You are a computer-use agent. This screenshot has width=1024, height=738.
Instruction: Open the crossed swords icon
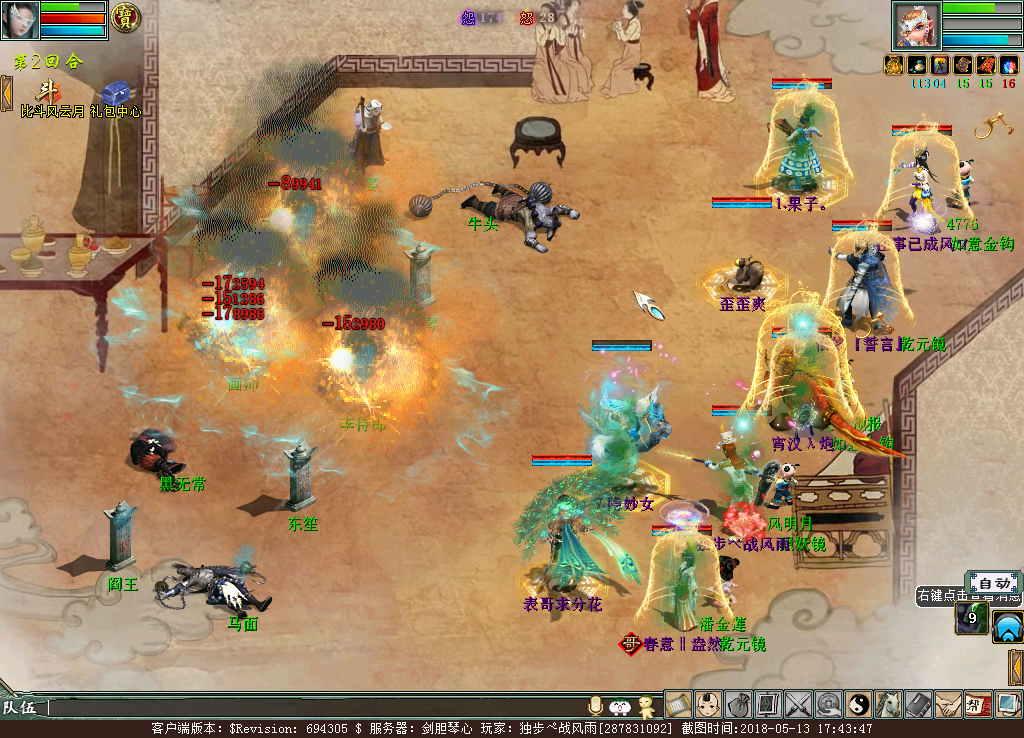tap(798, 705)
